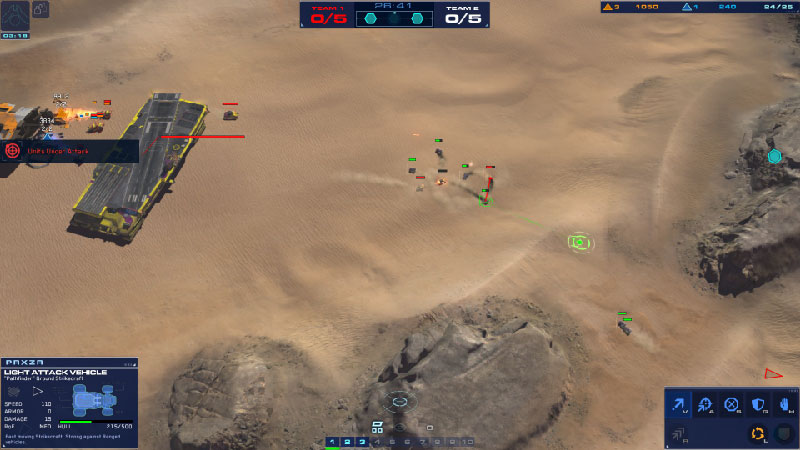Click the Units Under Attack alert
This screenshot has width=800, height=450.
69,151
